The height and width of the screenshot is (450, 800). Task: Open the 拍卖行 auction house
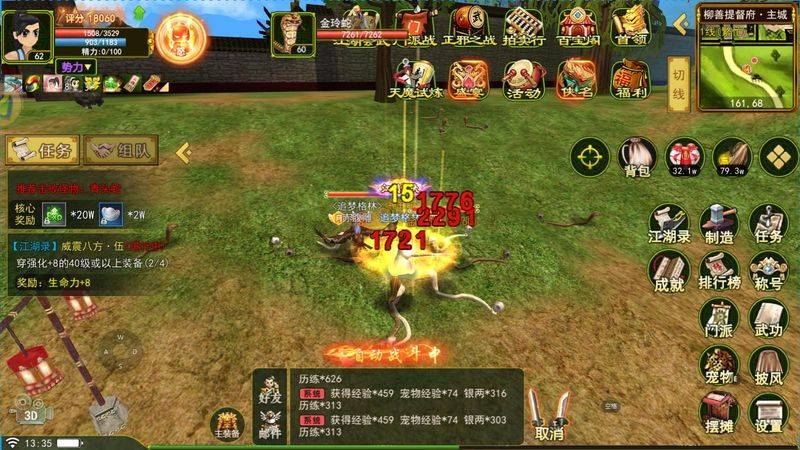point(524,26)
